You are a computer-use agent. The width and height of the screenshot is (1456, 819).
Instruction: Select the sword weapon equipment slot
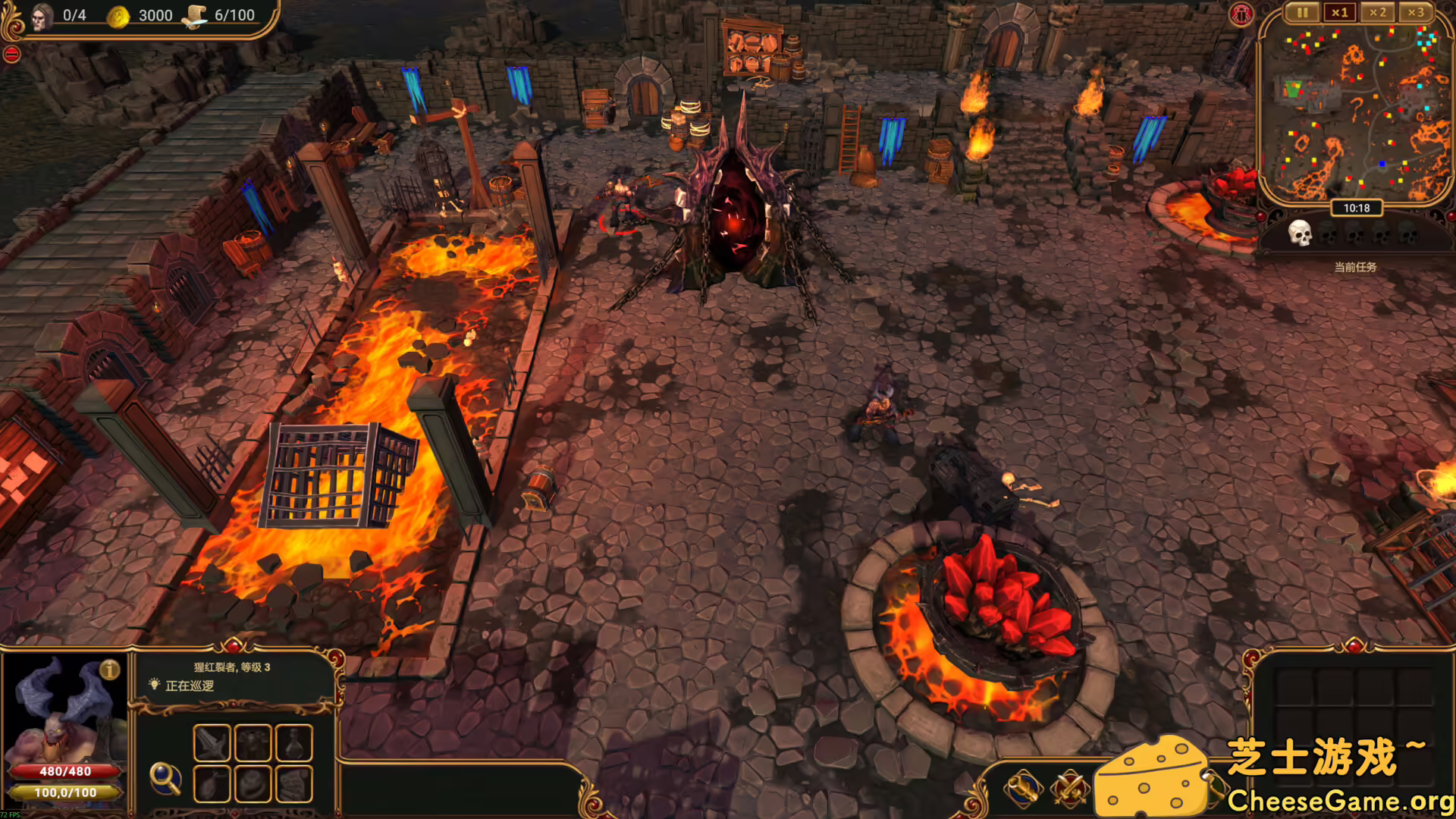click(212, 742)
